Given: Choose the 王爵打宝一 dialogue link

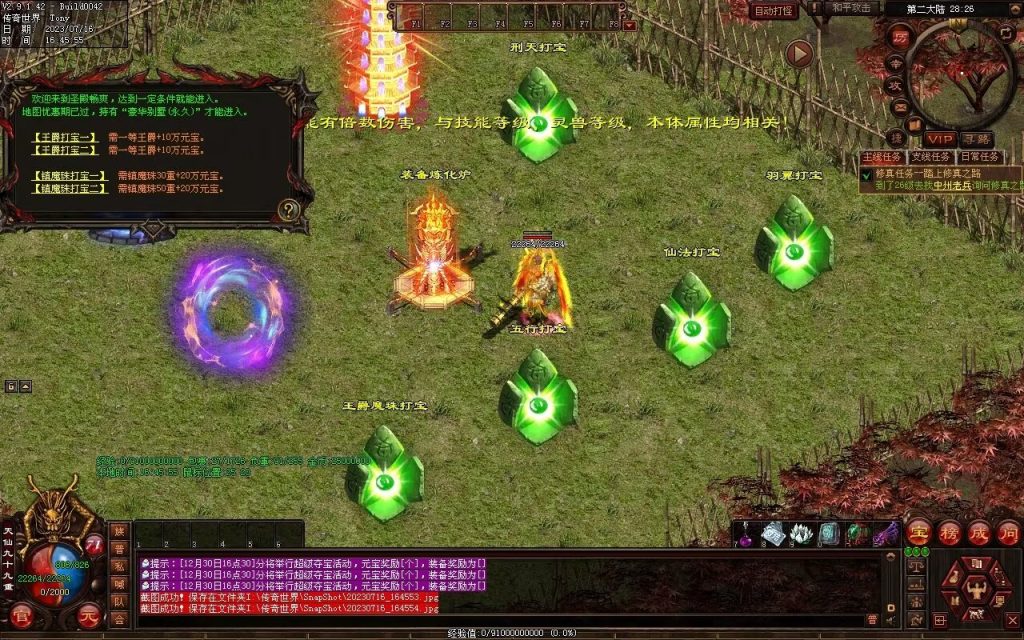Looking at the screenshot, I should 65,136.
